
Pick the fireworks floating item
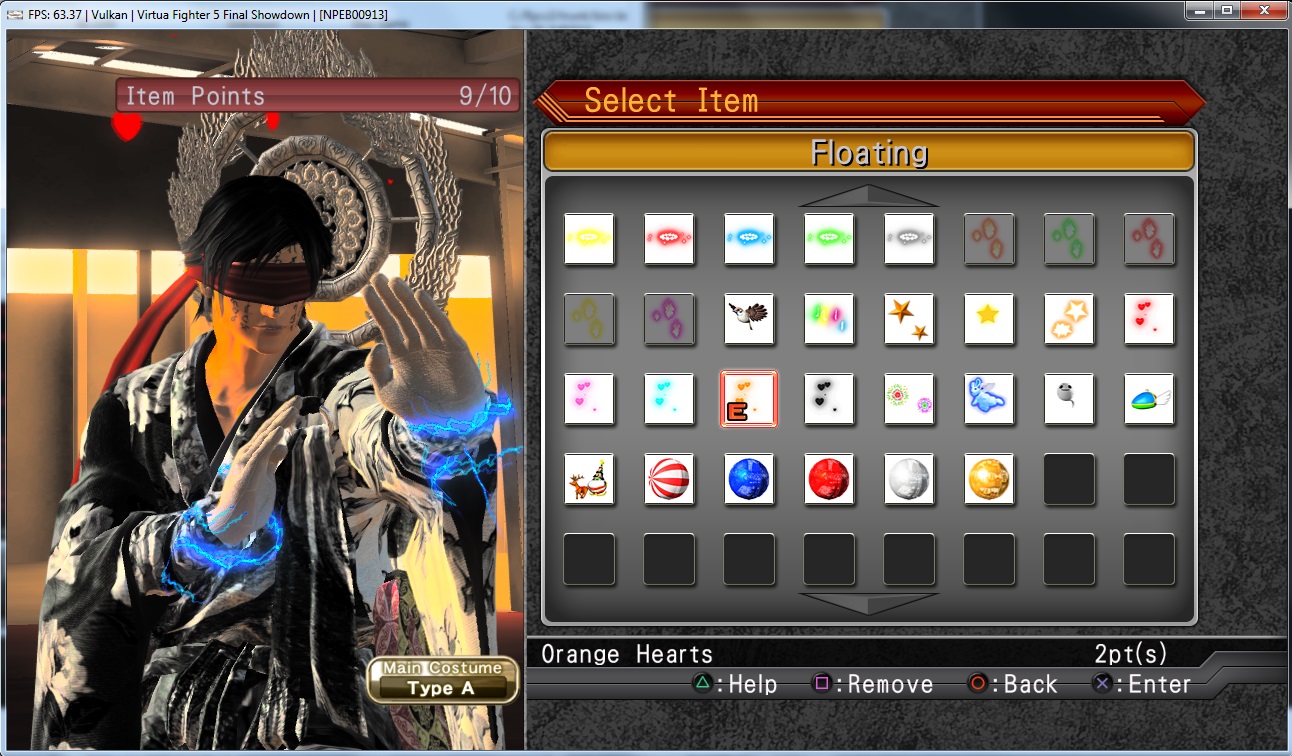pos(909,399)
